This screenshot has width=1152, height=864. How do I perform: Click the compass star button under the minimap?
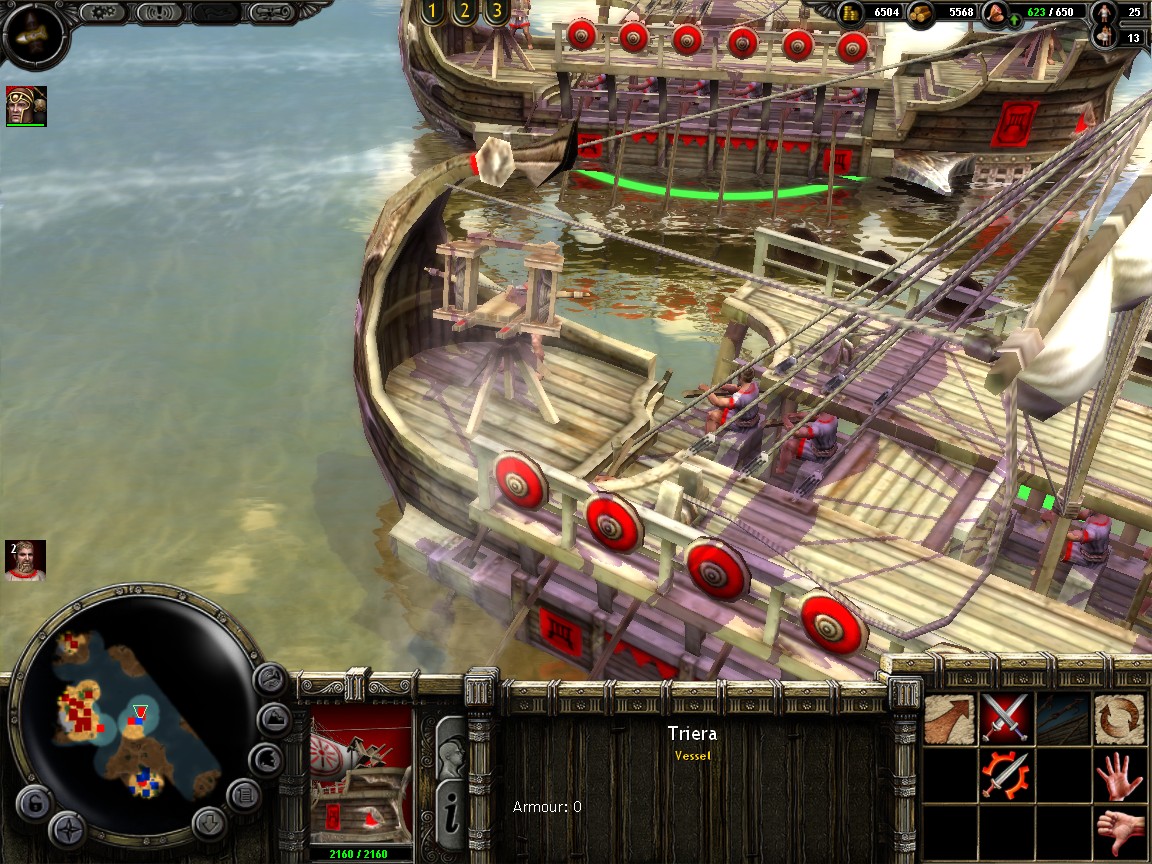tap(67, 829)
